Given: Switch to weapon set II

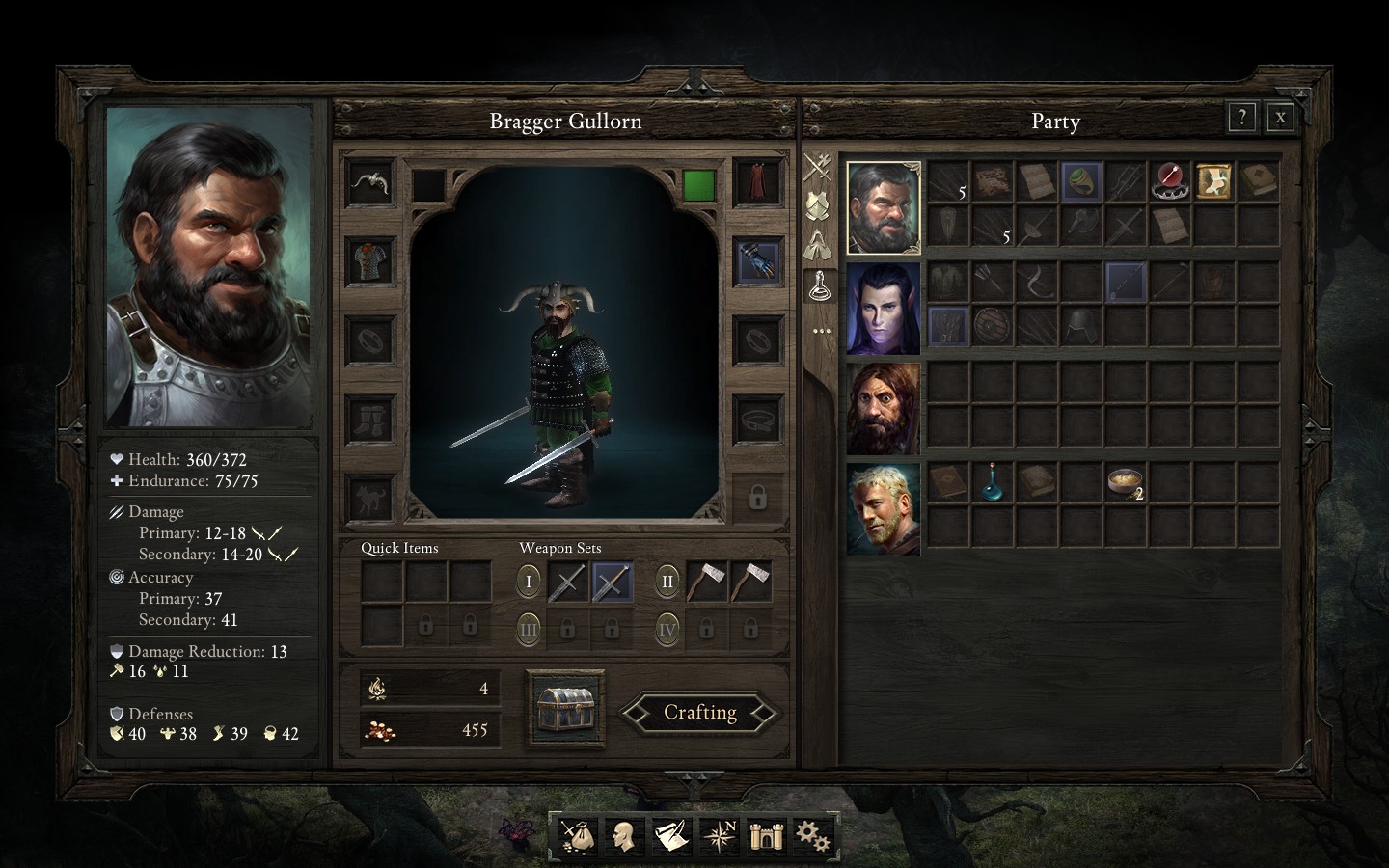Looking at the screenshot, I should [667, 582].
